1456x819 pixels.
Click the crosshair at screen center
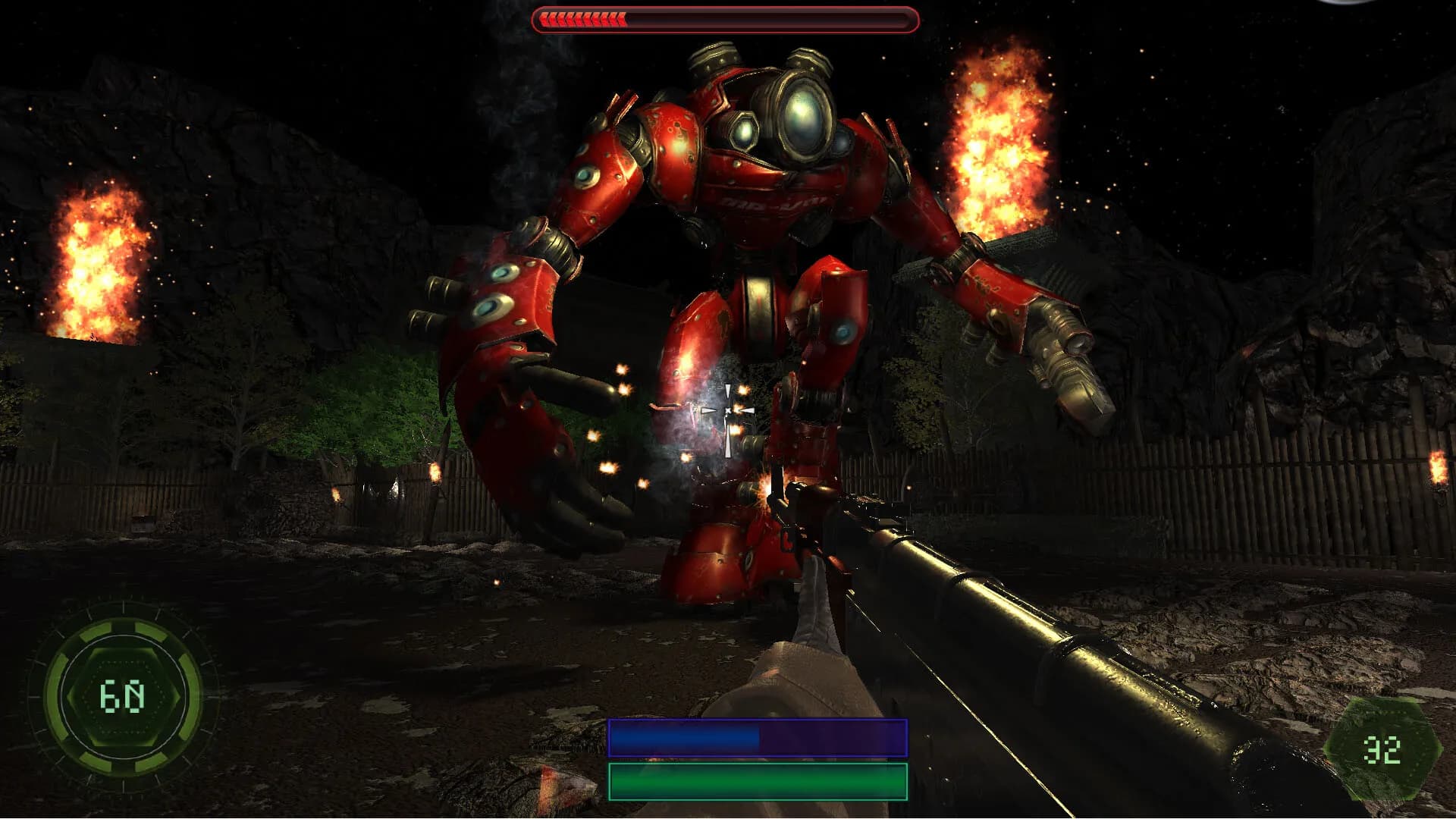point(728,409)
